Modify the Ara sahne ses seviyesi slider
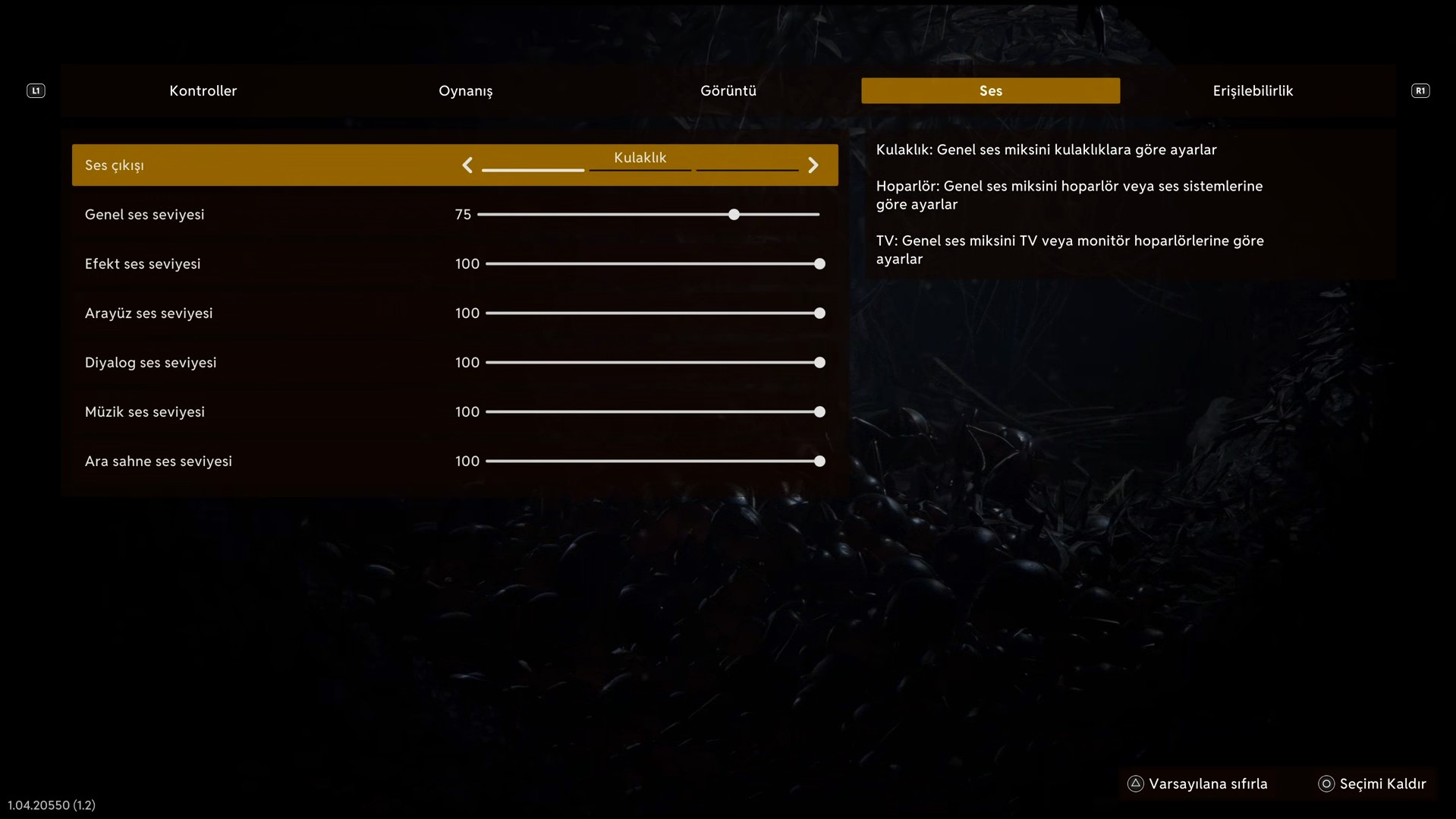Screen dimensions: 1456x819 point(819,461)
